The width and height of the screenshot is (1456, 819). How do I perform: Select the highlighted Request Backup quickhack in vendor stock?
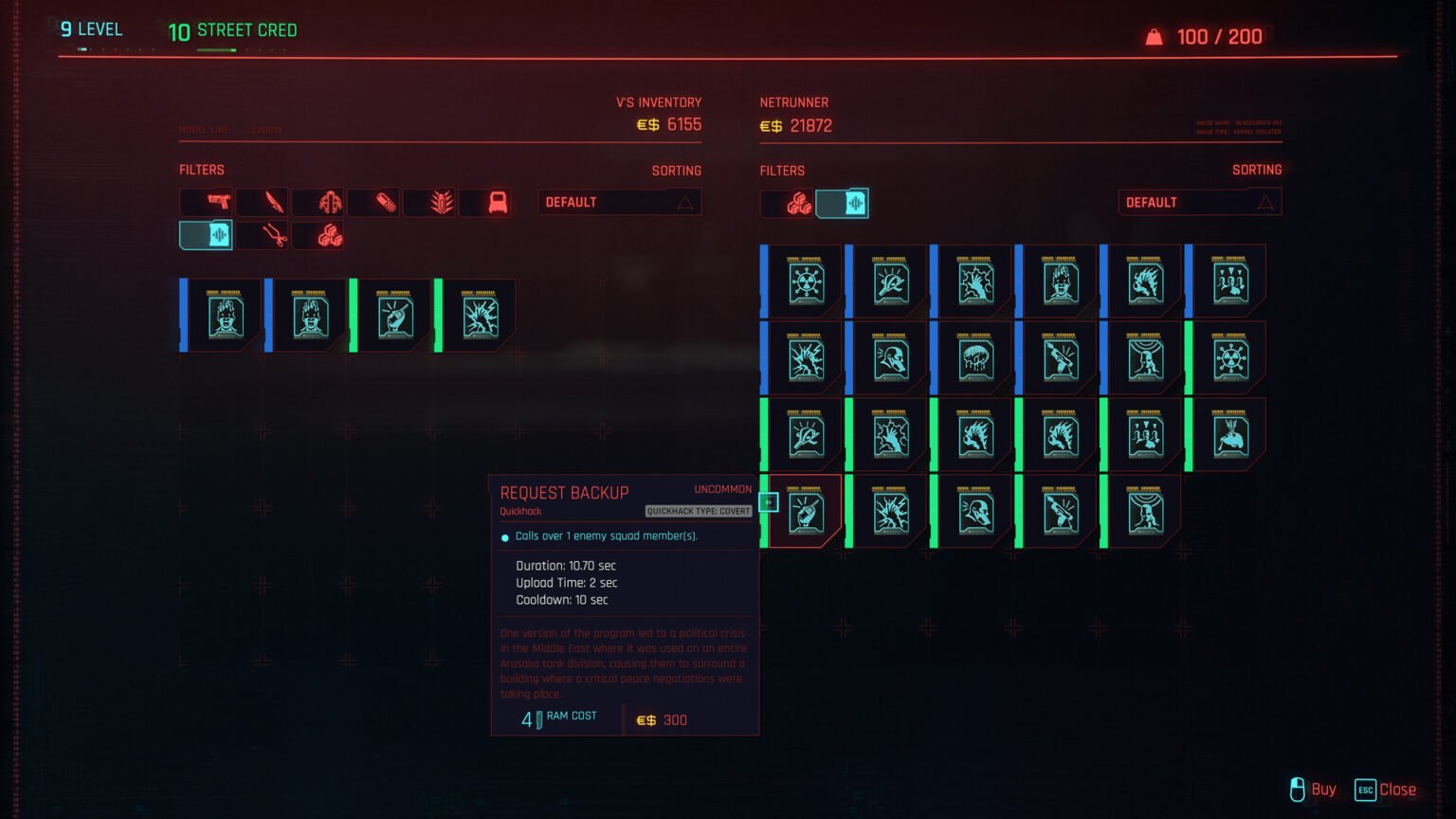805,513
